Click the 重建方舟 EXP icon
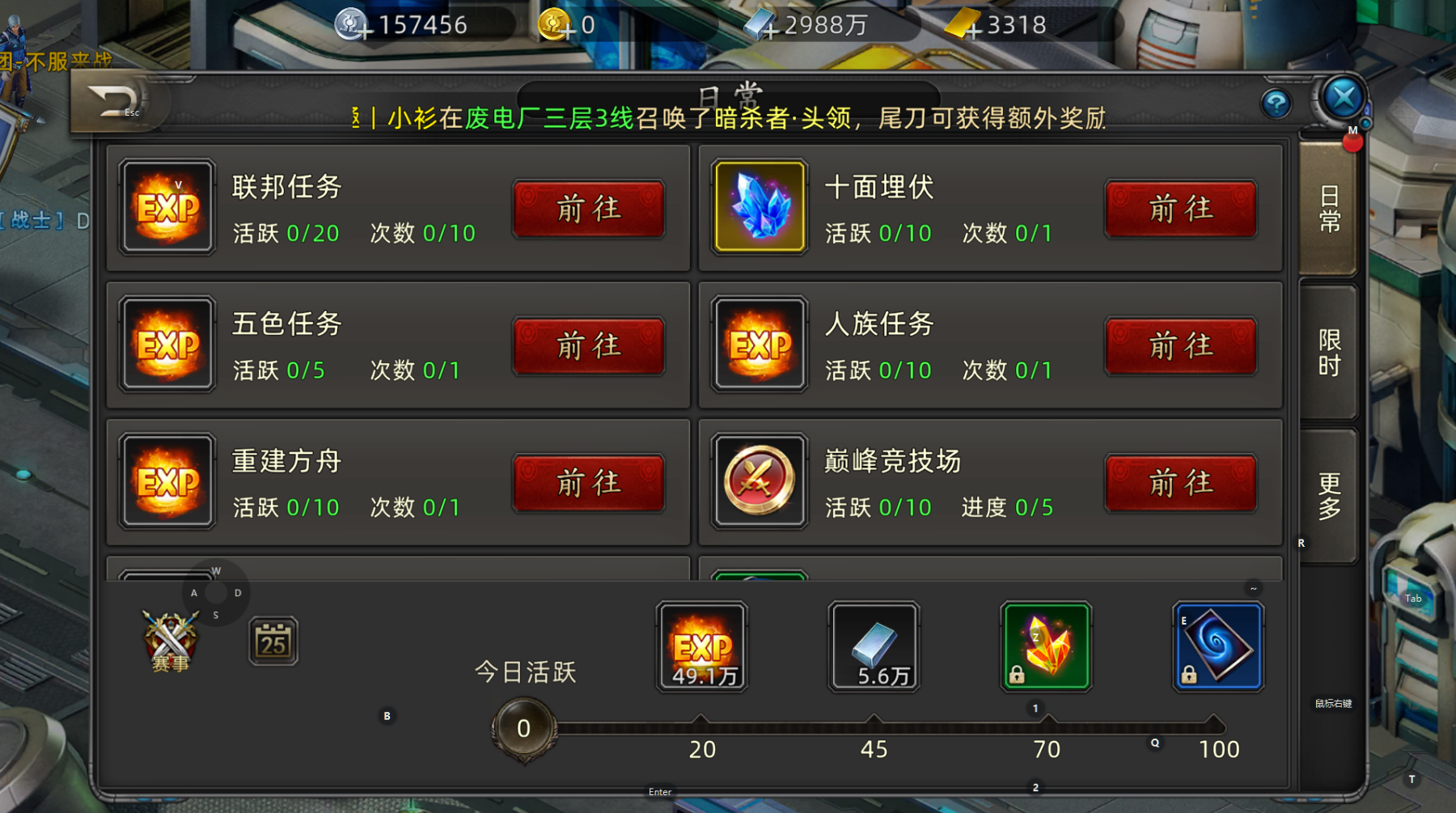Screen dimensions: 1456x813 coord(167,482)
